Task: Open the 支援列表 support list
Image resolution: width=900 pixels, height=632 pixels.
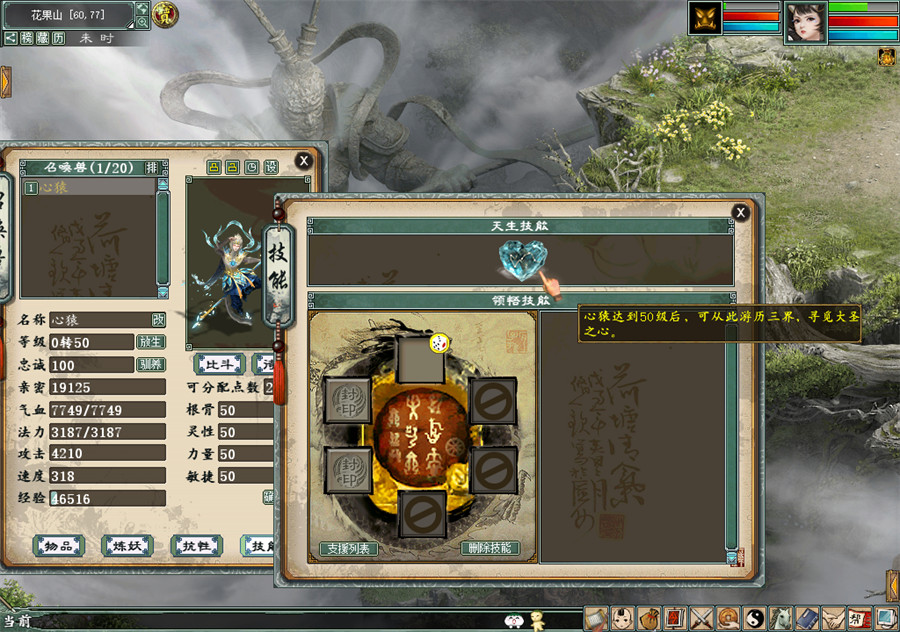Action: click(348, 549)
